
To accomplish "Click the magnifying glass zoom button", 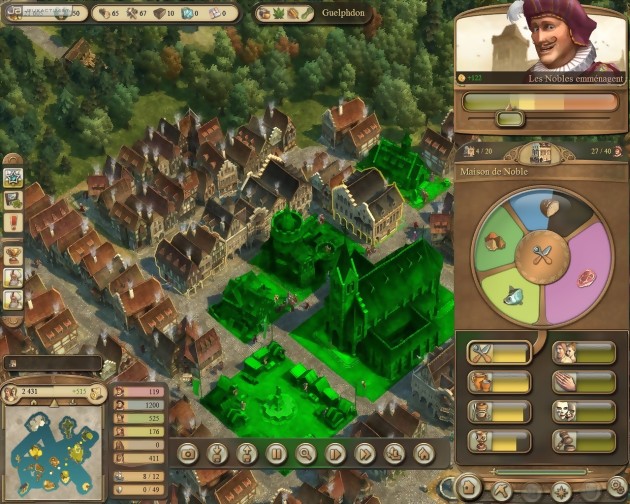I will pyautogui.click(x=306, y=453).
